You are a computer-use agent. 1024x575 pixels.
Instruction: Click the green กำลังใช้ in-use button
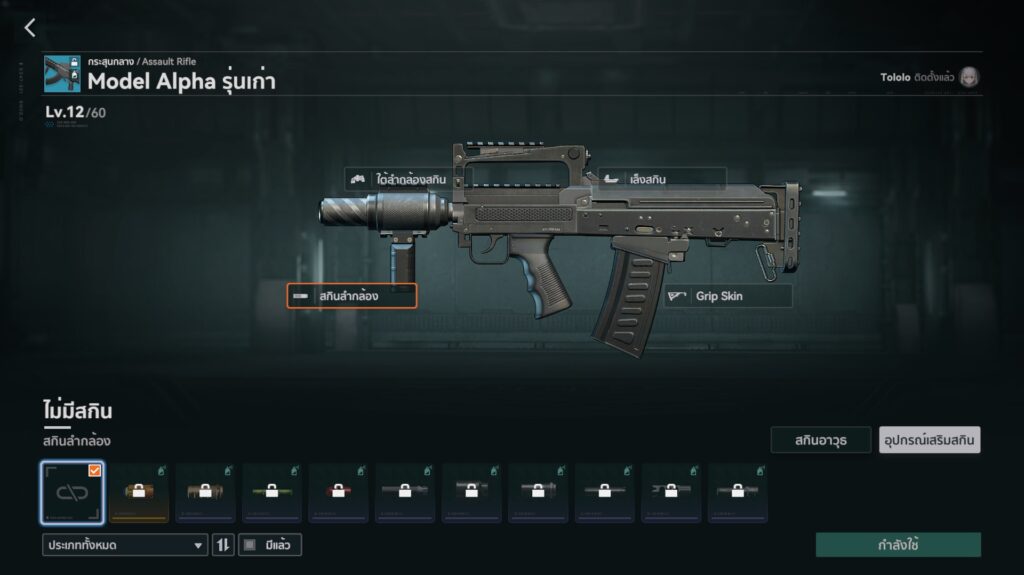click(x=897, y=545)
